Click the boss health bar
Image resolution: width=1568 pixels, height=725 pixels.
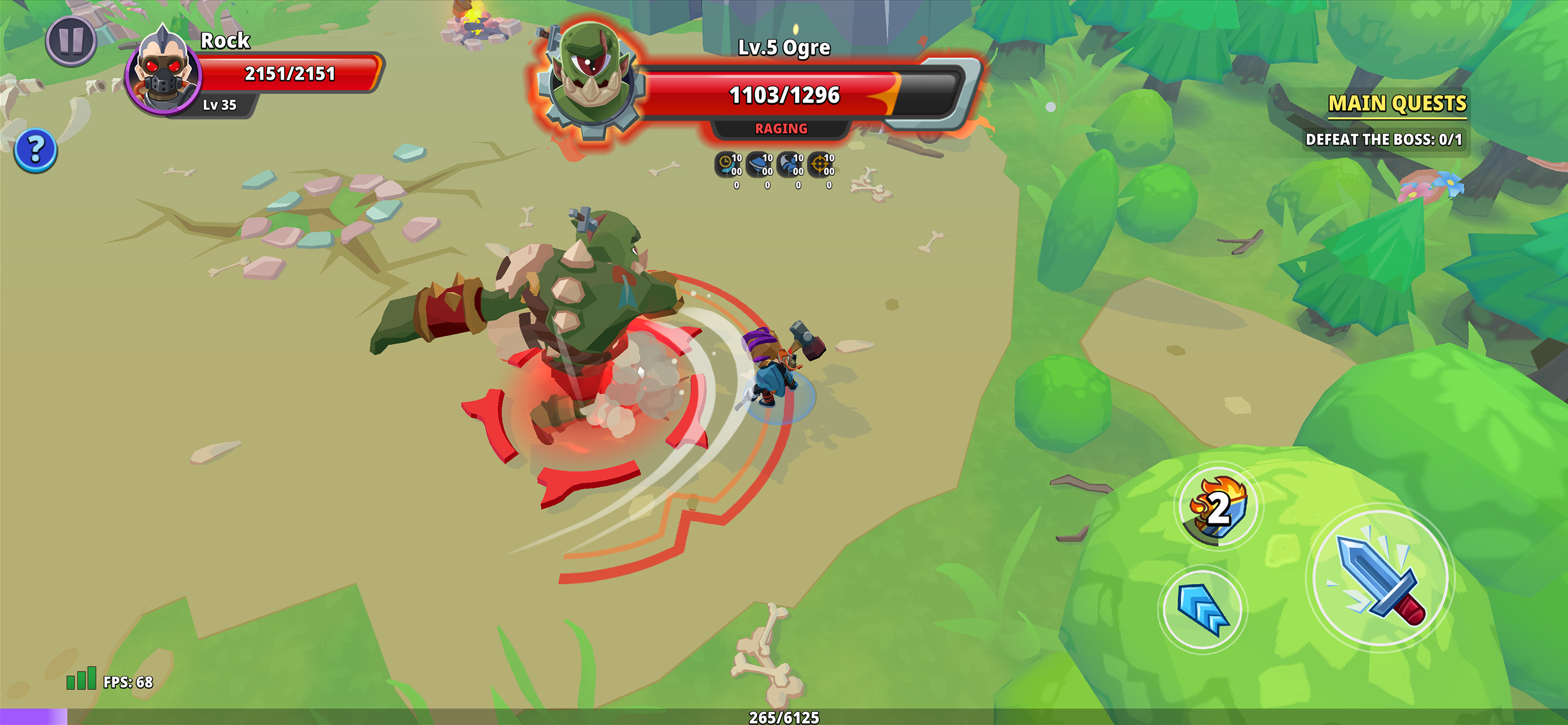785,94
